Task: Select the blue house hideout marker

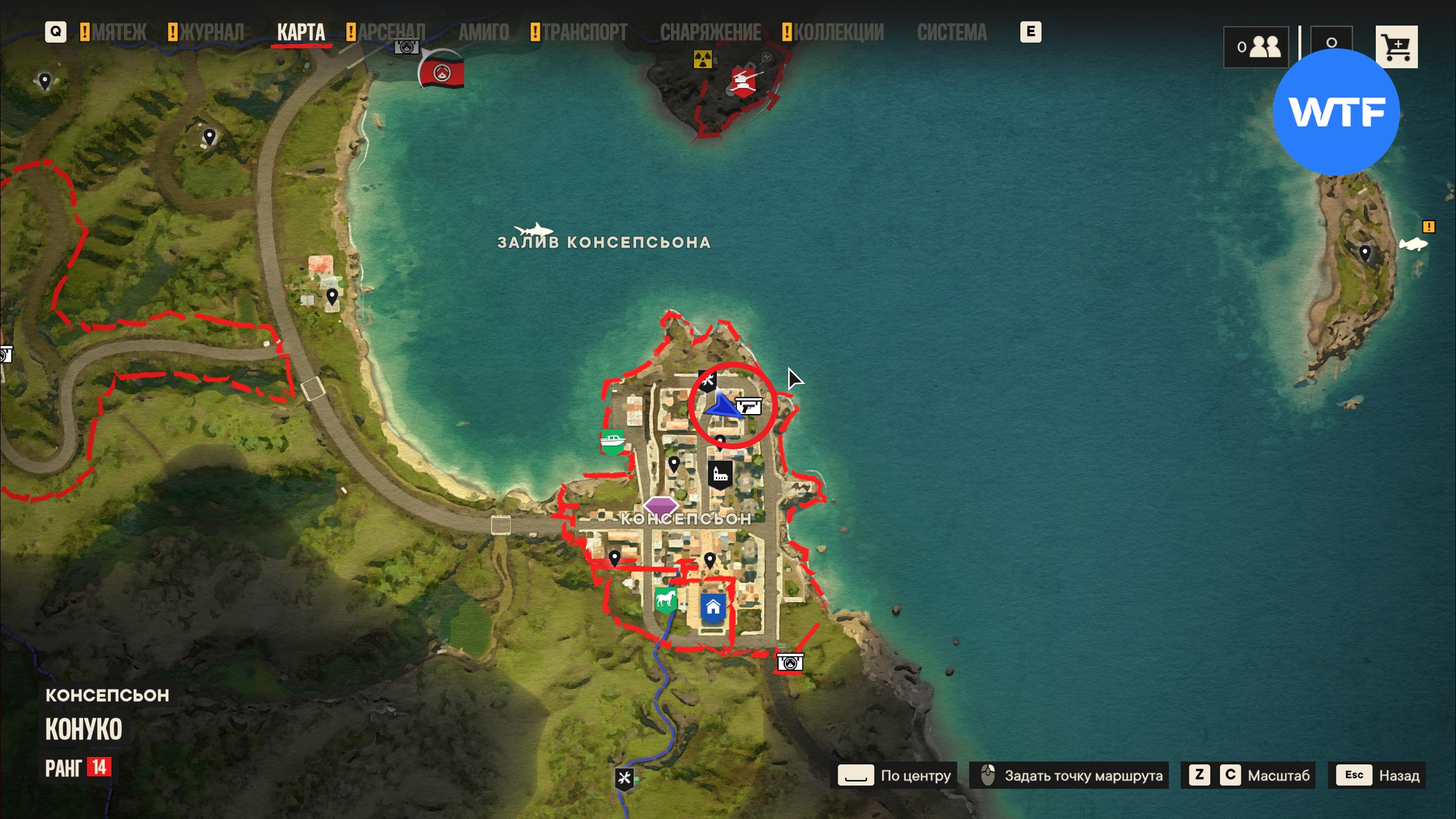Action: pos(713,607)
